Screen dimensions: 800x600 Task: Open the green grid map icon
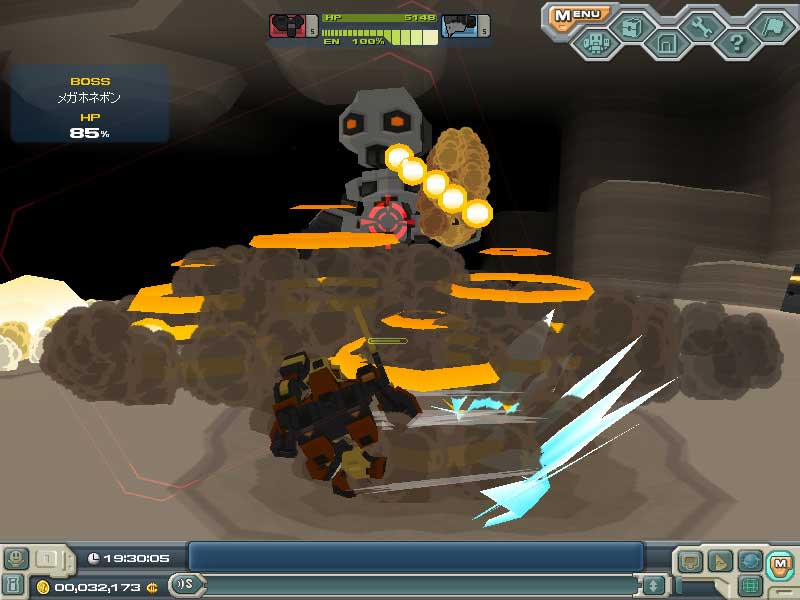[750, 587]
